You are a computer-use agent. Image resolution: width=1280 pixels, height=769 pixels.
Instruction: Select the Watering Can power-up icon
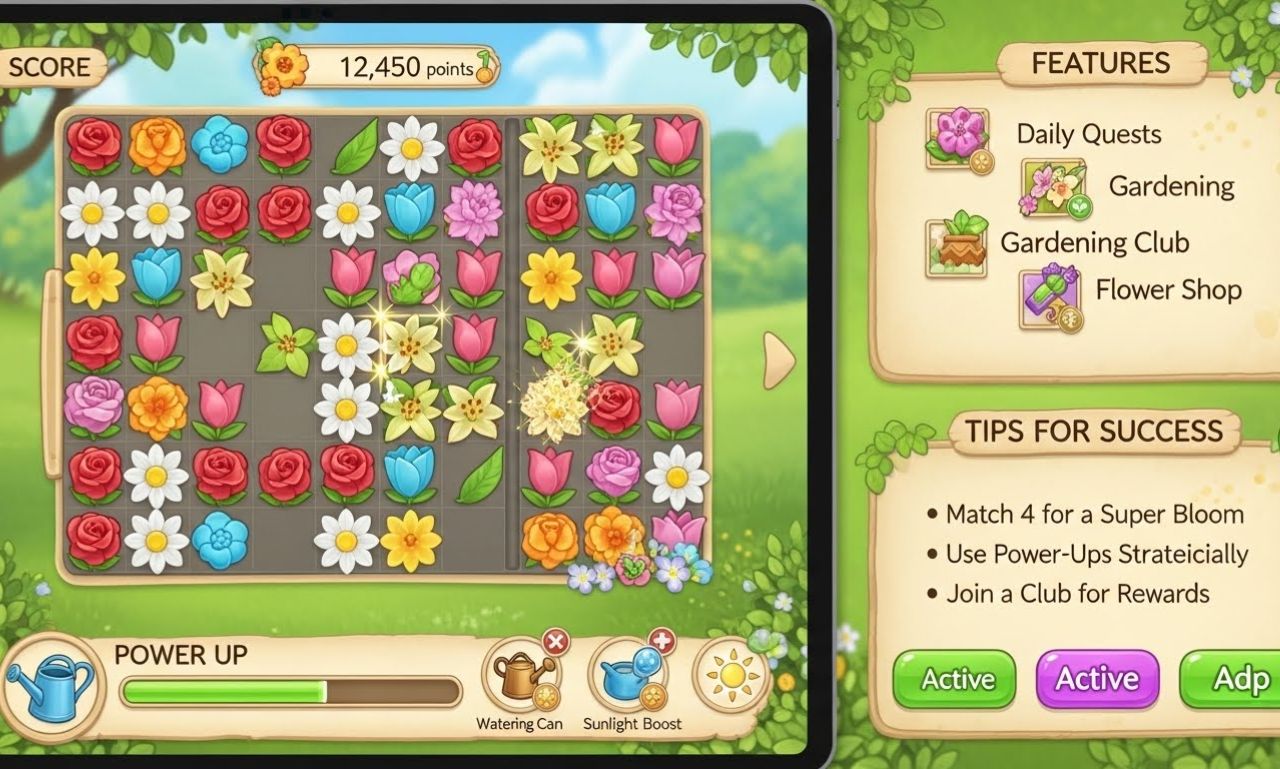518,679
